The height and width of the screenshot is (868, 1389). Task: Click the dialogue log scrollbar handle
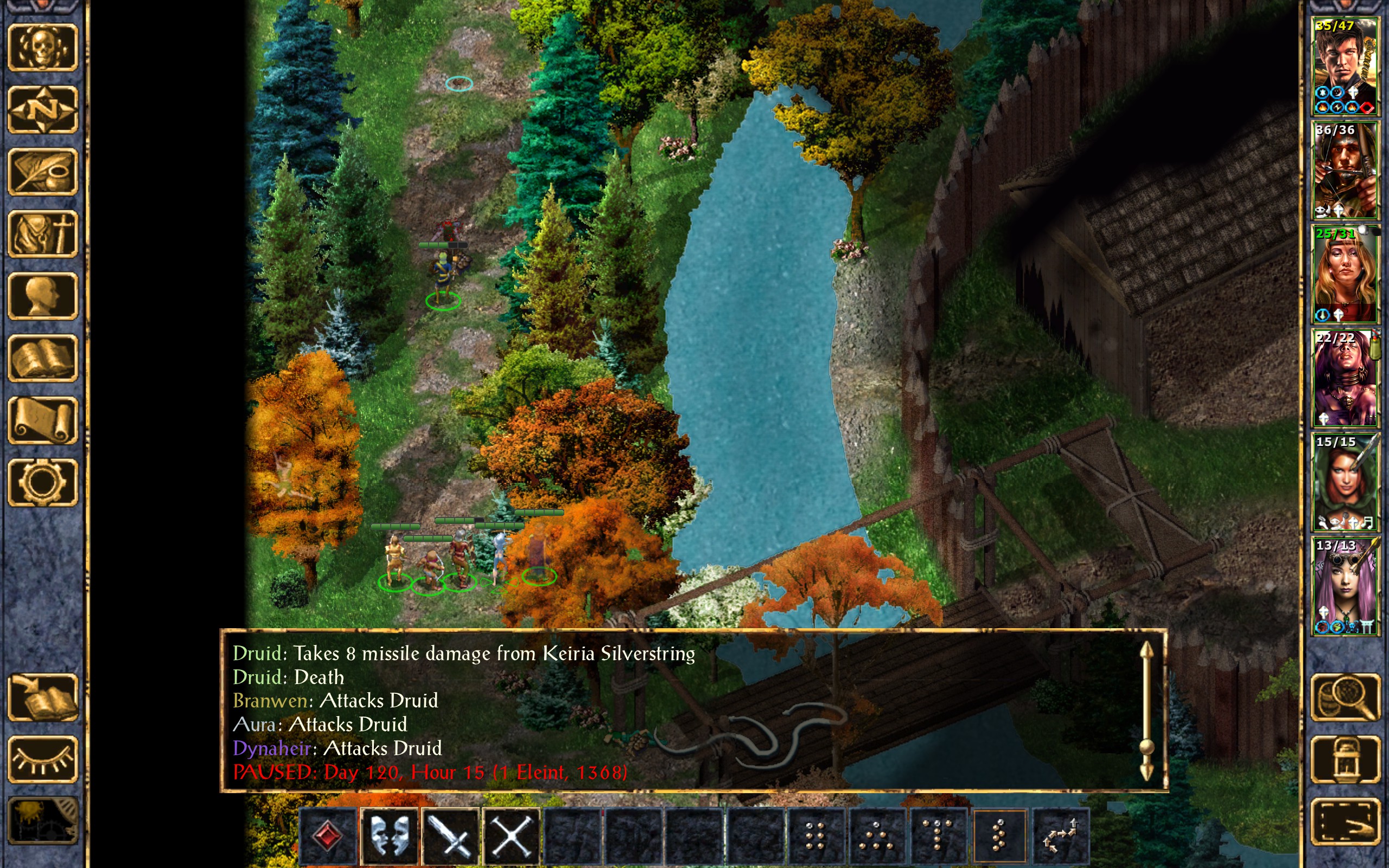(1146, 746)
